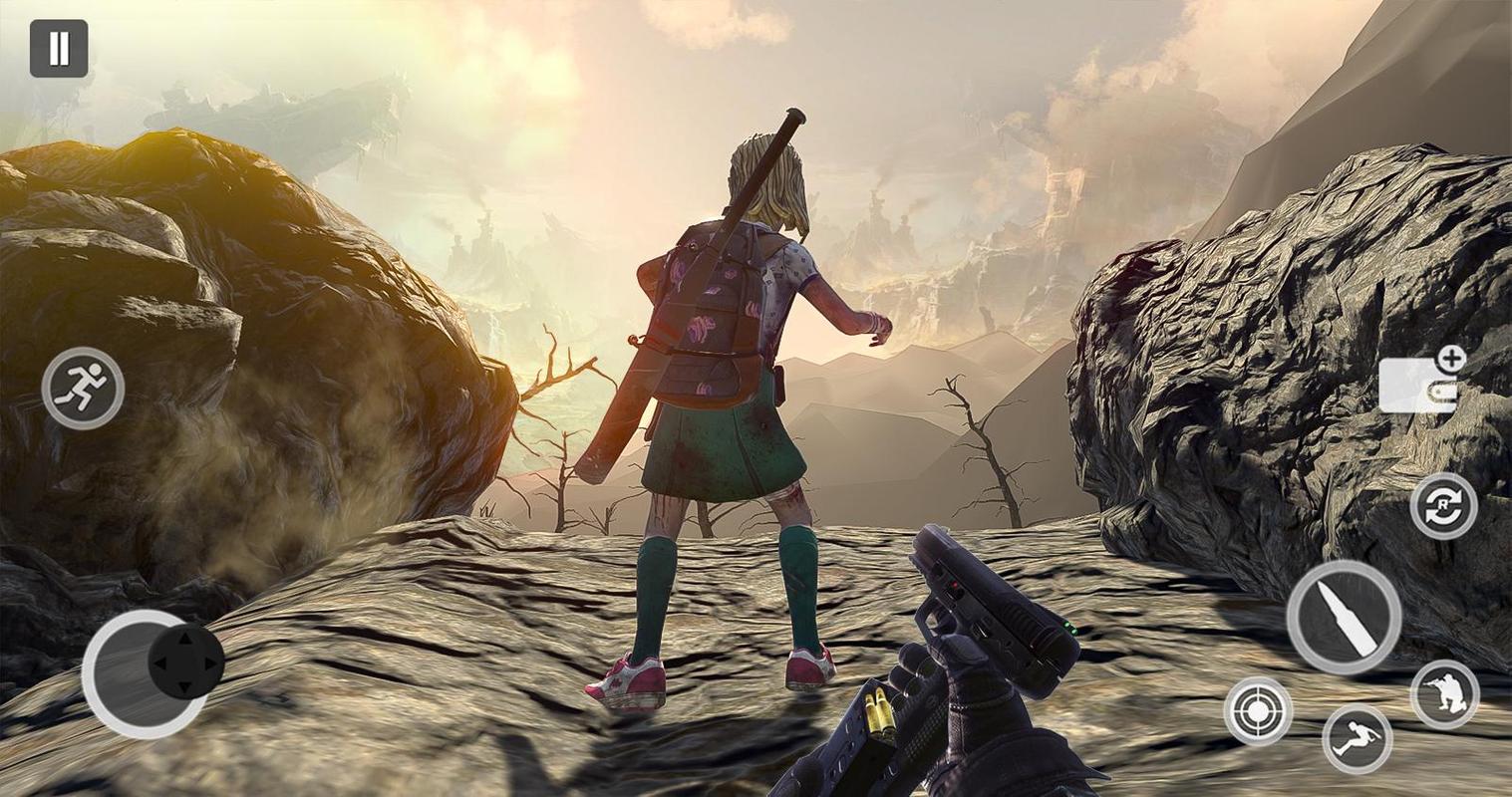Go prone with the lying soldier icon
Image resolution: width=1512 pixels, height=797 pixels.
point(1357,739)
